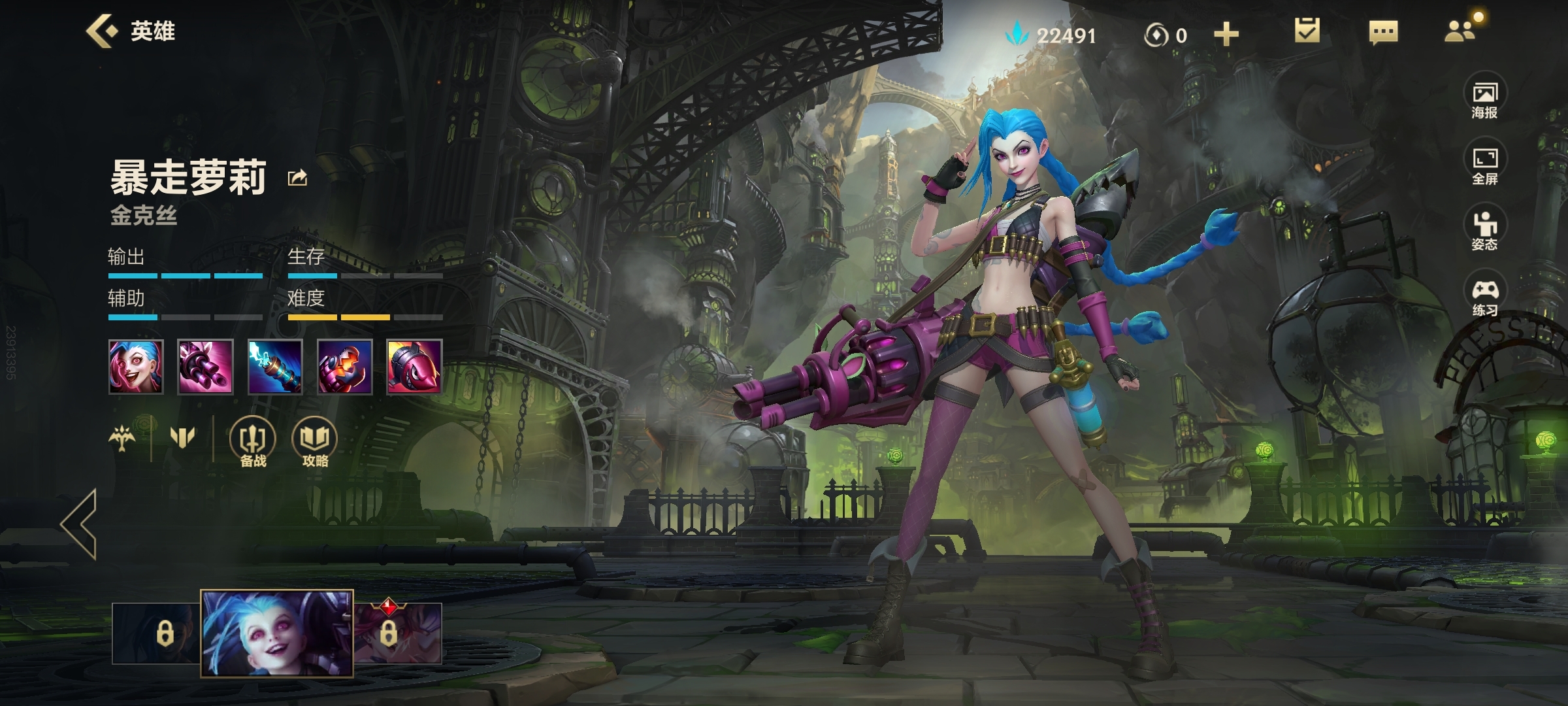Switch to 全屏 fullscreen view
Viewport: 1568px width, 706px height.
tap(1484, 166)
